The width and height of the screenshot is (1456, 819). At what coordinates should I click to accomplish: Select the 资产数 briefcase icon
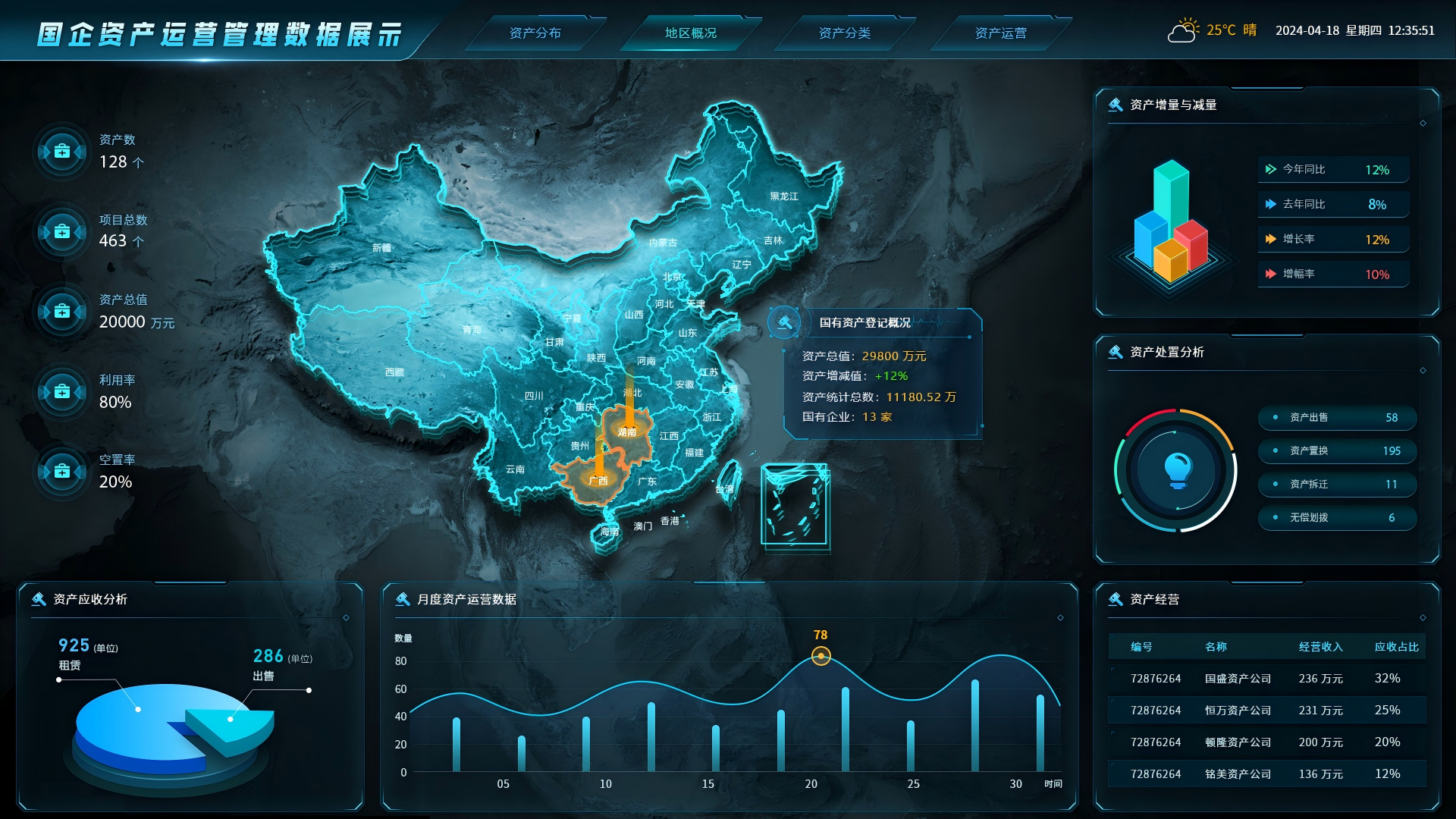[61, 151]
